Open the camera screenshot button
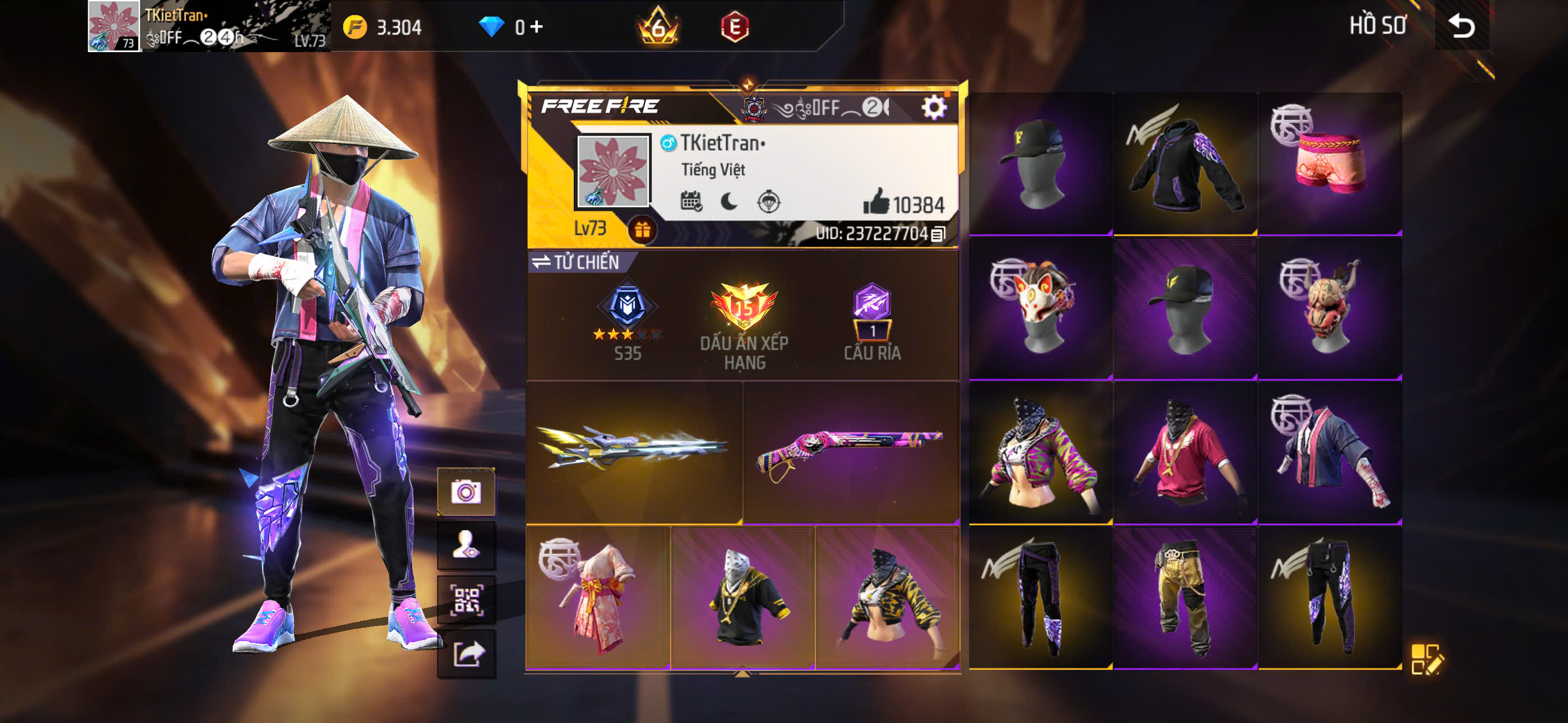The image size is (1568, 723). tap(465, 491)
